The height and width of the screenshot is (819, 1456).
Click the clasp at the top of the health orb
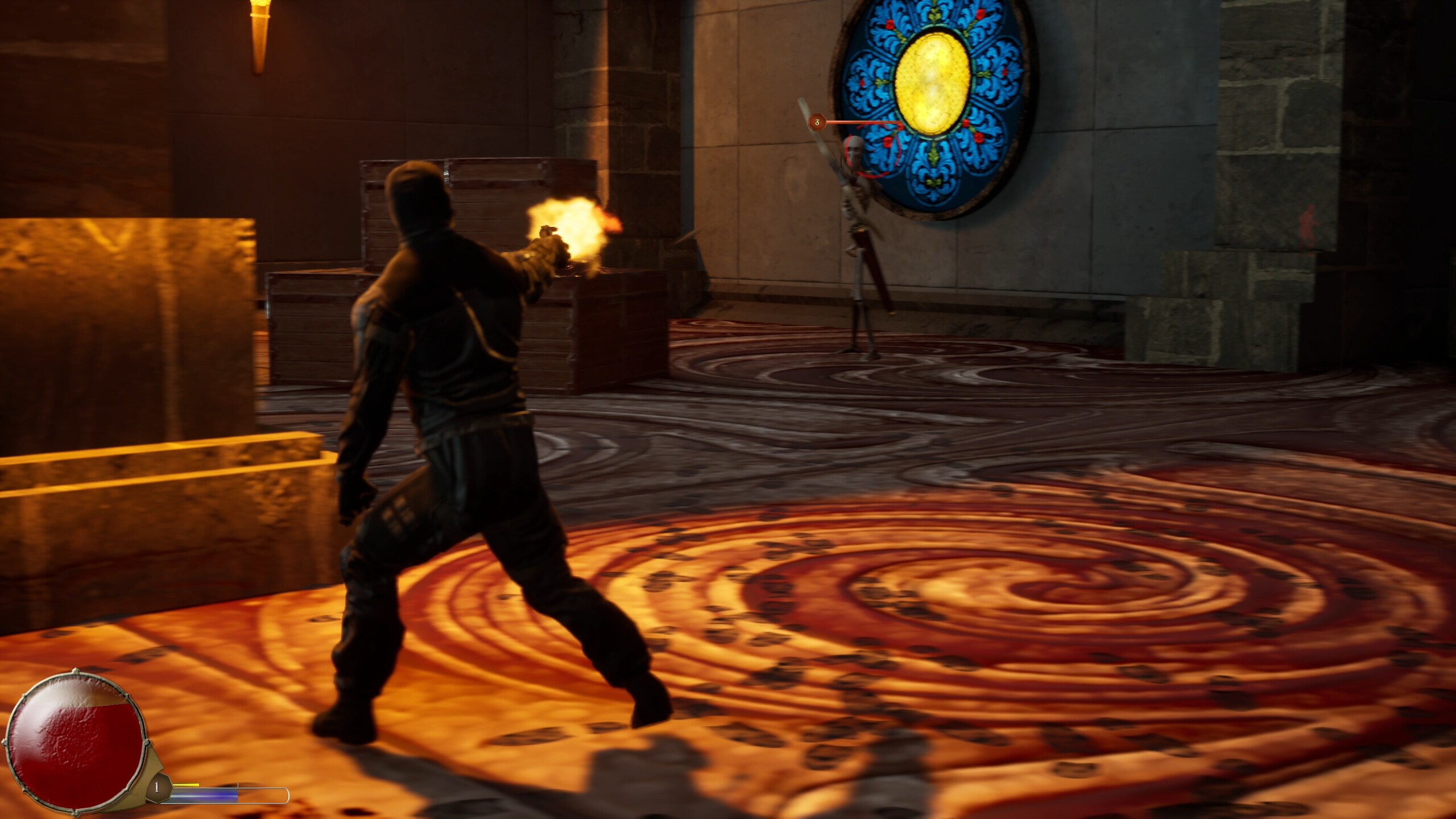pos(75,670)
